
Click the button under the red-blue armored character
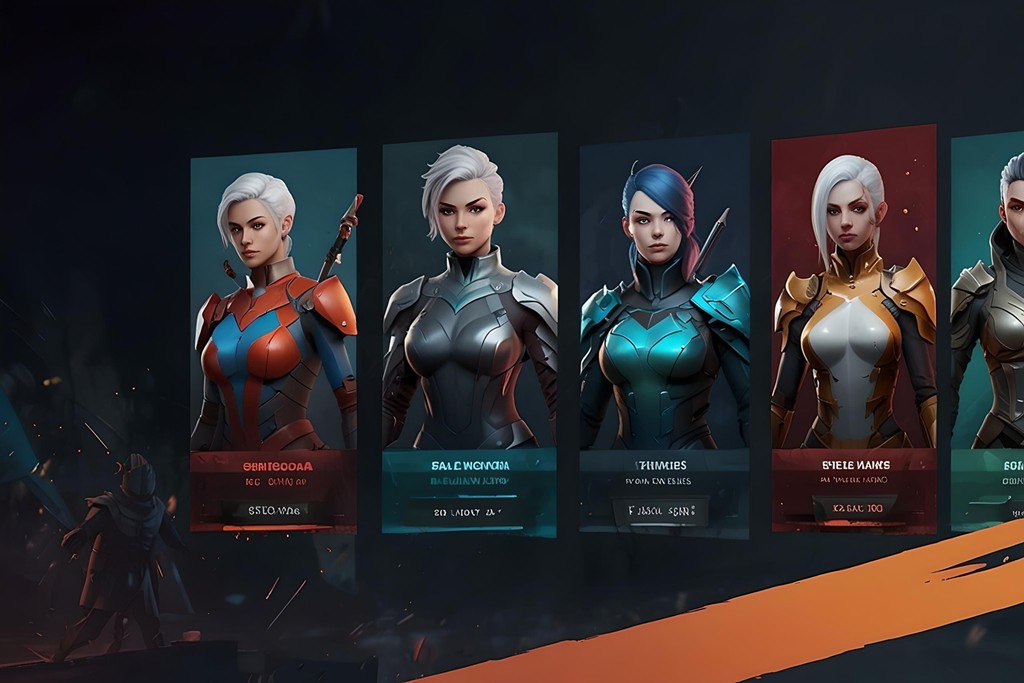coord(273,511)
